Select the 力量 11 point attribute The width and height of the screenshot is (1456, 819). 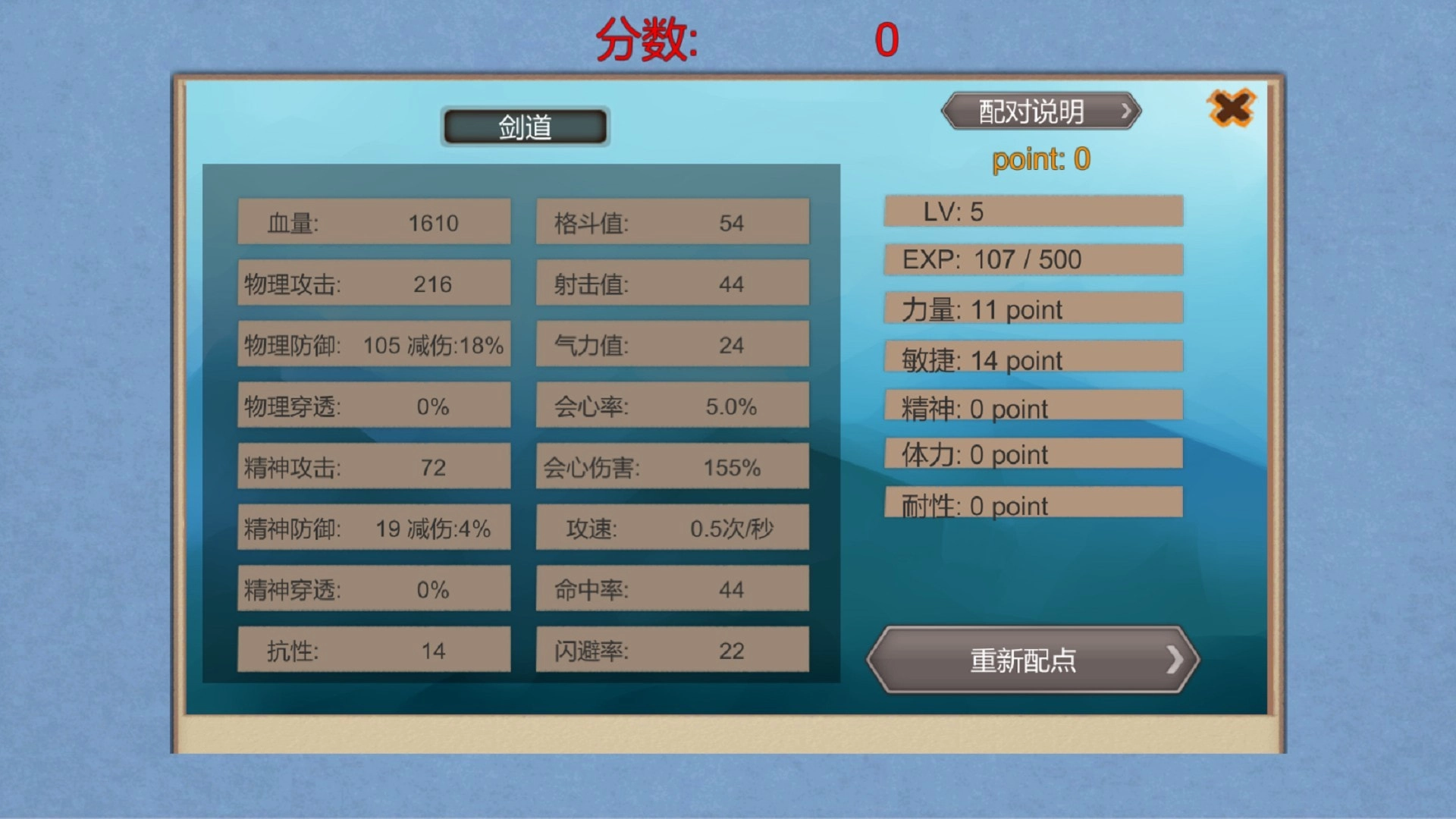click(1032, 309)
